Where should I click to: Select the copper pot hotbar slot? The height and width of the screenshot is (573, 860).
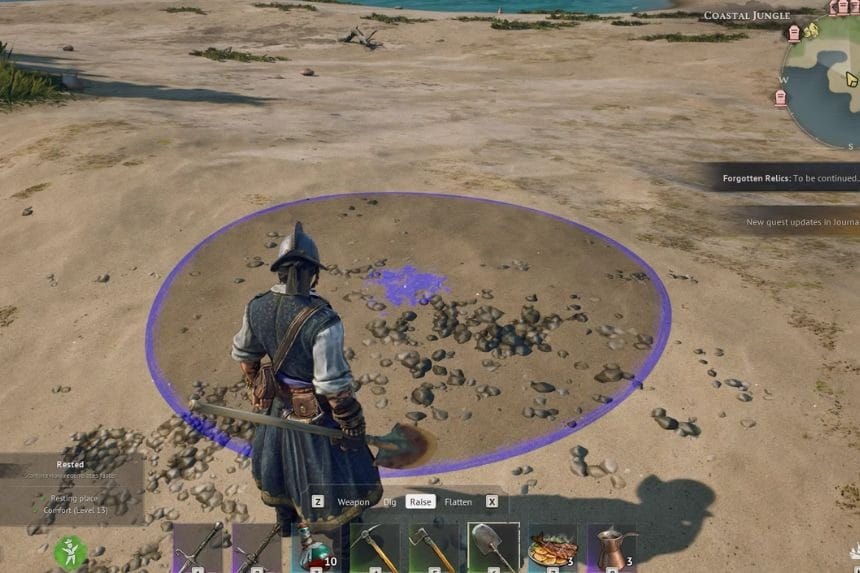(x=611, y=549)
